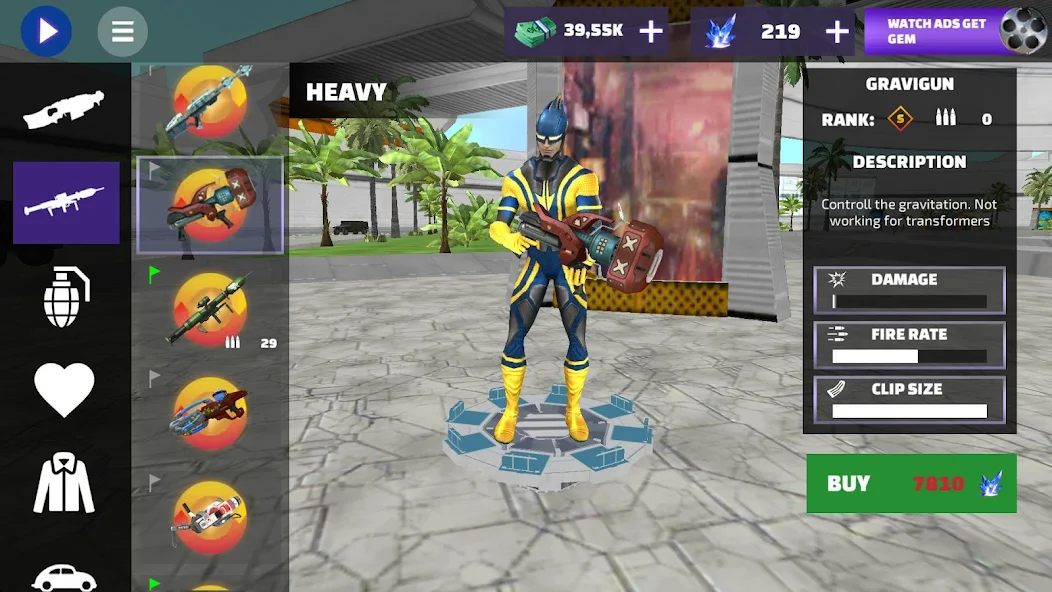Add more gems with the plus button
This screenshot has height=592, width=1052.
[836, 32]
